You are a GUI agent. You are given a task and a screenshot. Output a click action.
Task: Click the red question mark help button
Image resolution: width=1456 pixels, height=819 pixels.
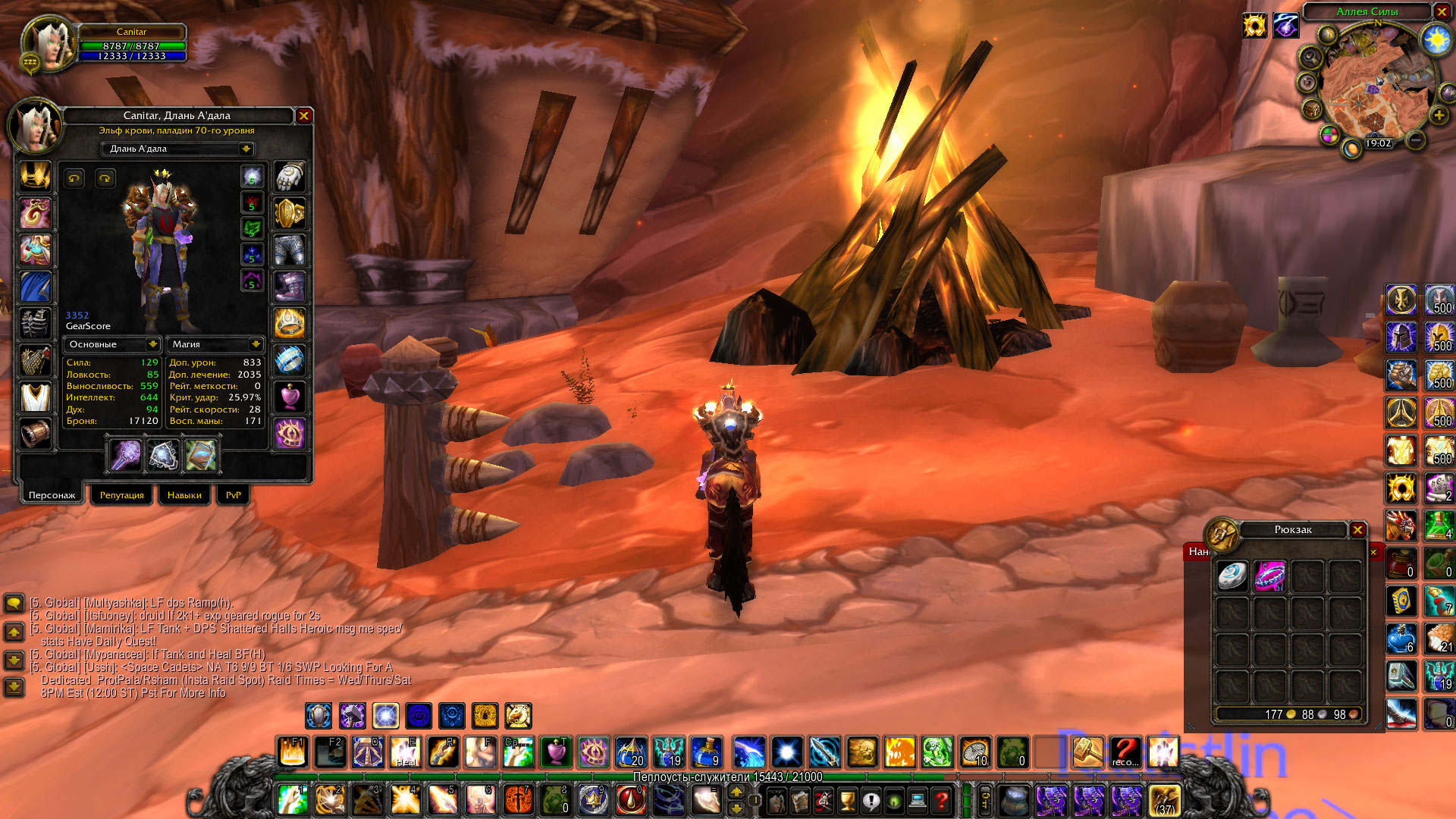pyautogui.click(x=941, y=800)
